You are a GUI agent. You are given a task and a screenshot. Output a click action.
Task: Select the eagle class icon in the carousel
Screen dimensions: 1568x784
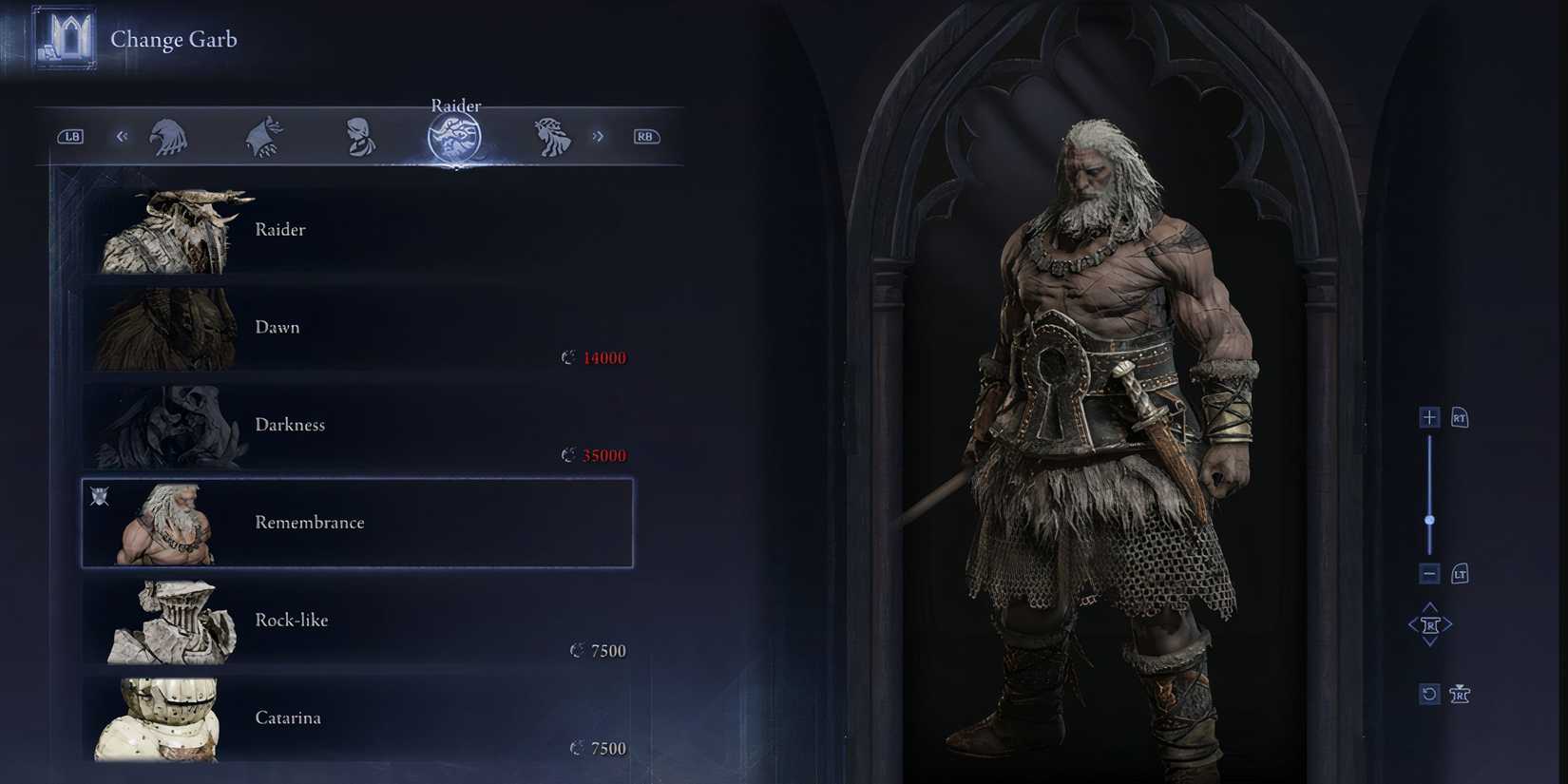(171, 137)
